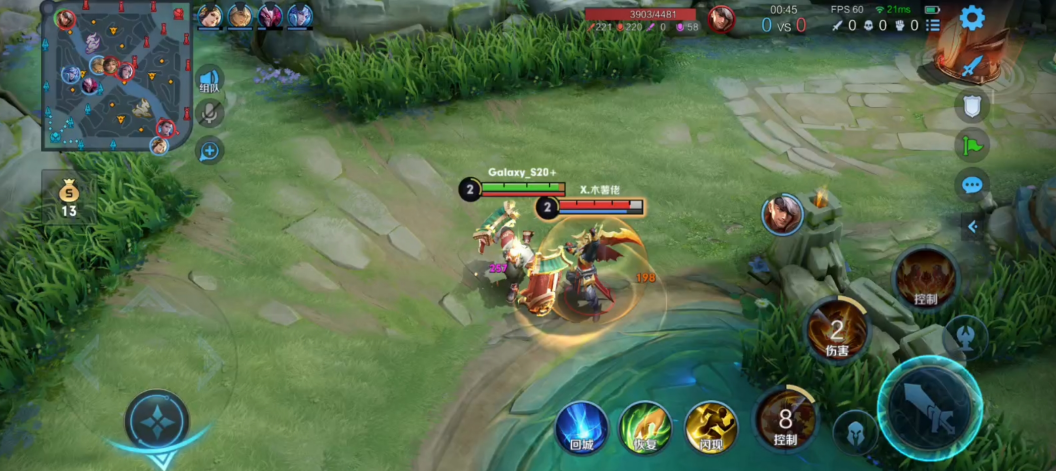Open the quick chat plus bubble
The image size is (1056, 471).
coord(209,151)
